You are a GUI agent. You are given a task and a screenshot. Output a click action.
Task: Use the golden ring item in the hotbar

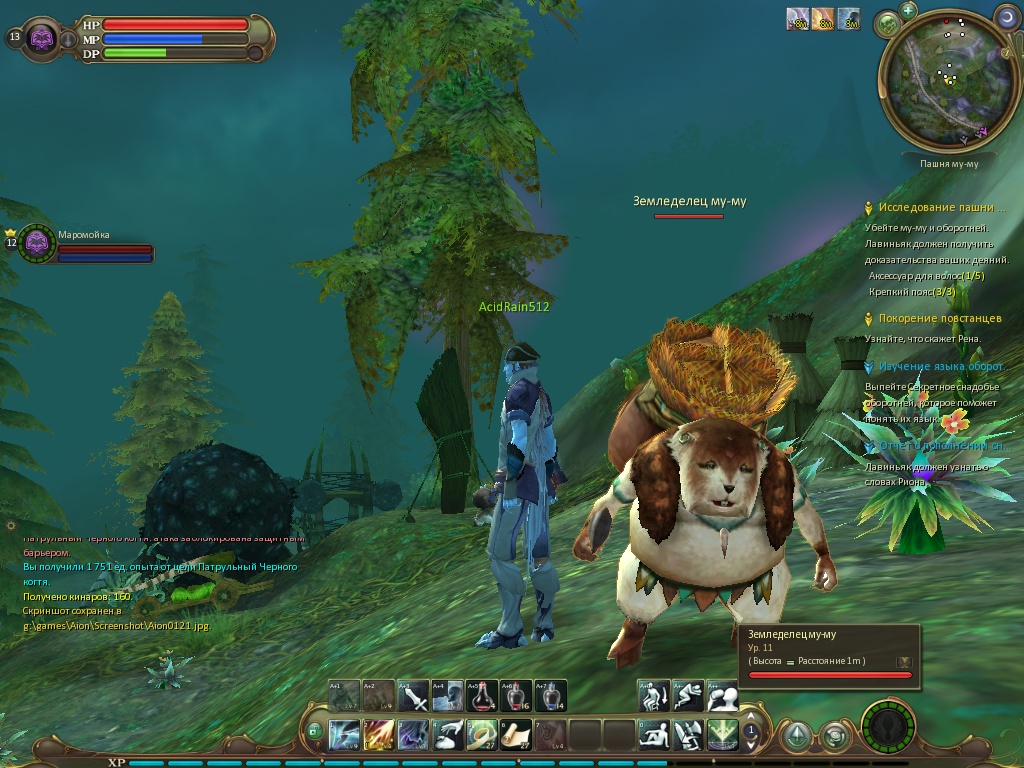(x=482, y=735)
